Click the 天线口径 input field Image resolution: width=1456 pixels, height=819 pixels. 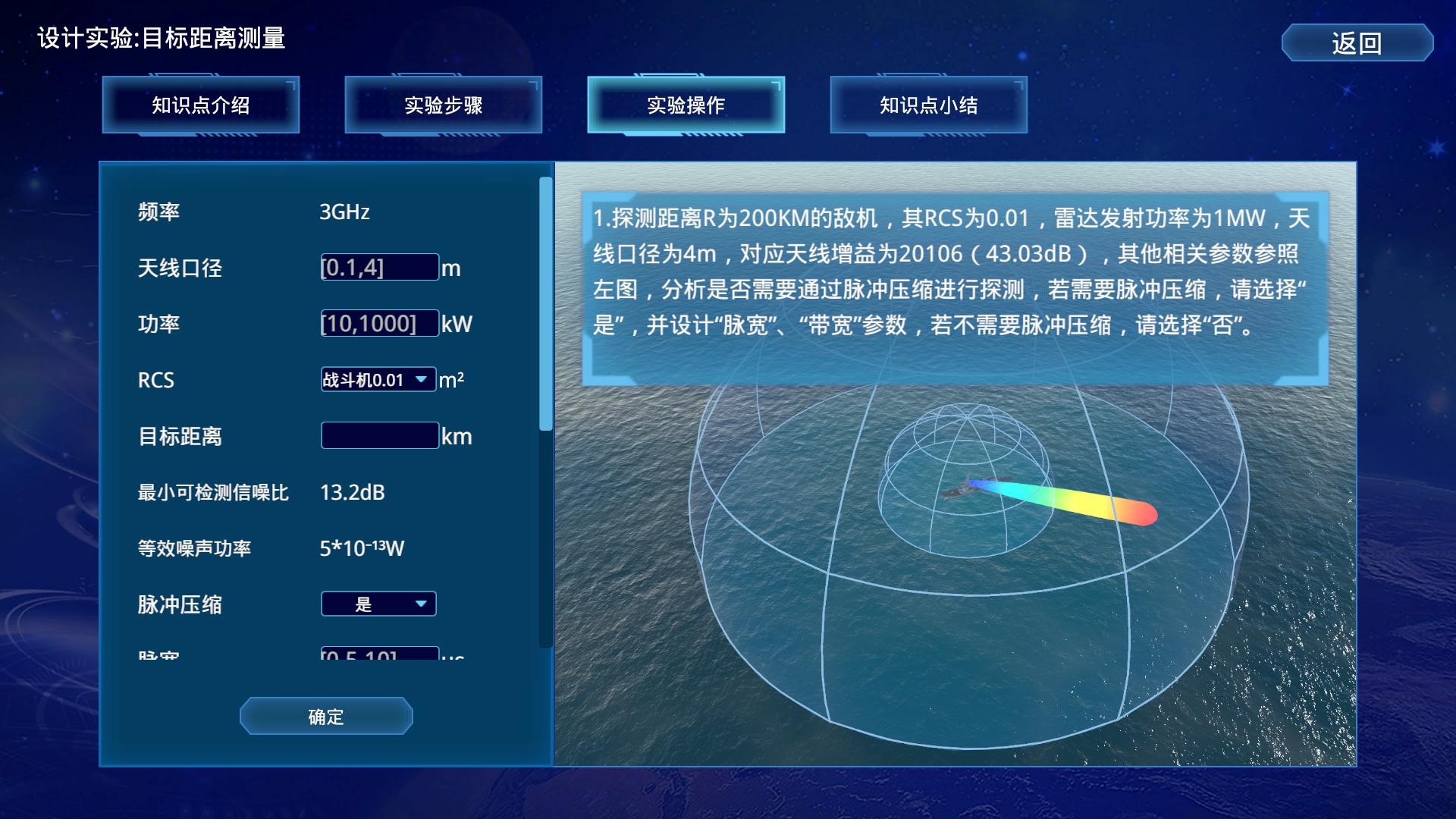pyautogui.click(x=379, y=267)
